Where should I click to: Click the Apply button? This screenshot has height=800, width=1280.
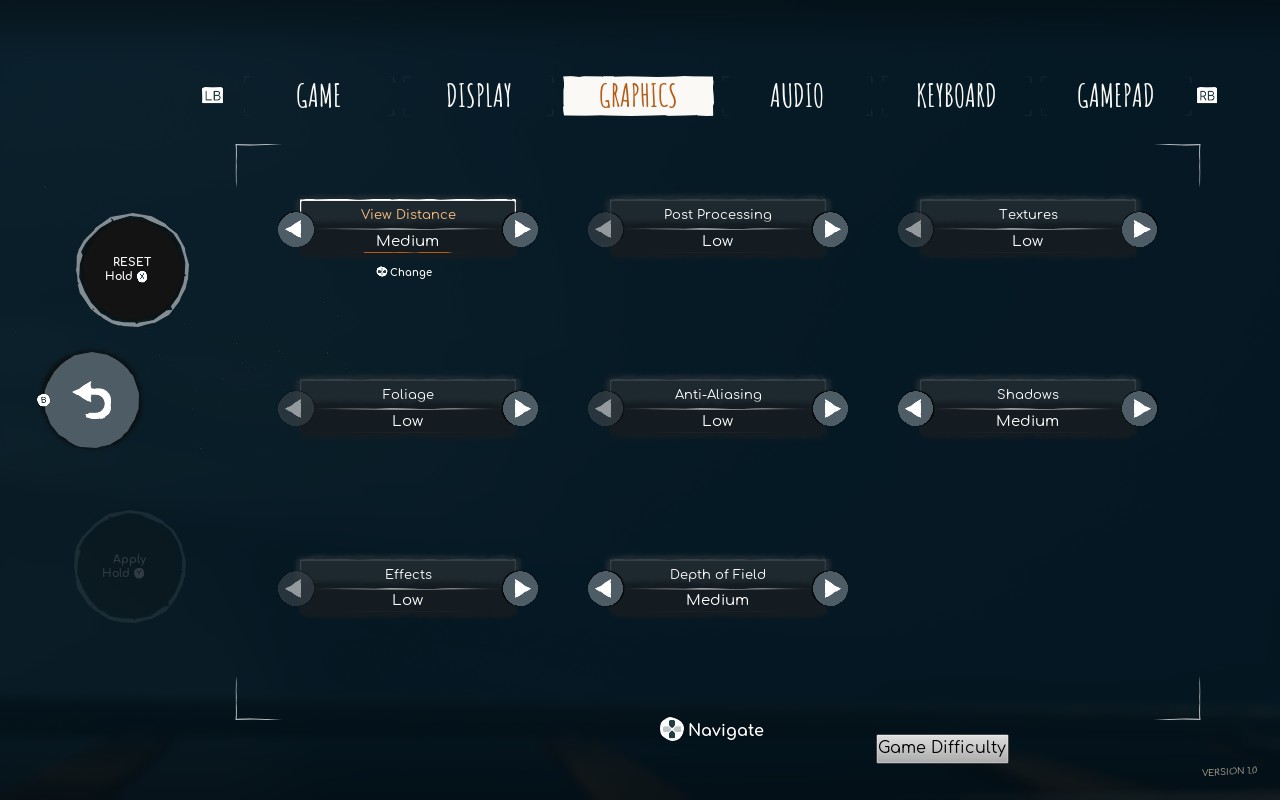click(x=129, y=566)
